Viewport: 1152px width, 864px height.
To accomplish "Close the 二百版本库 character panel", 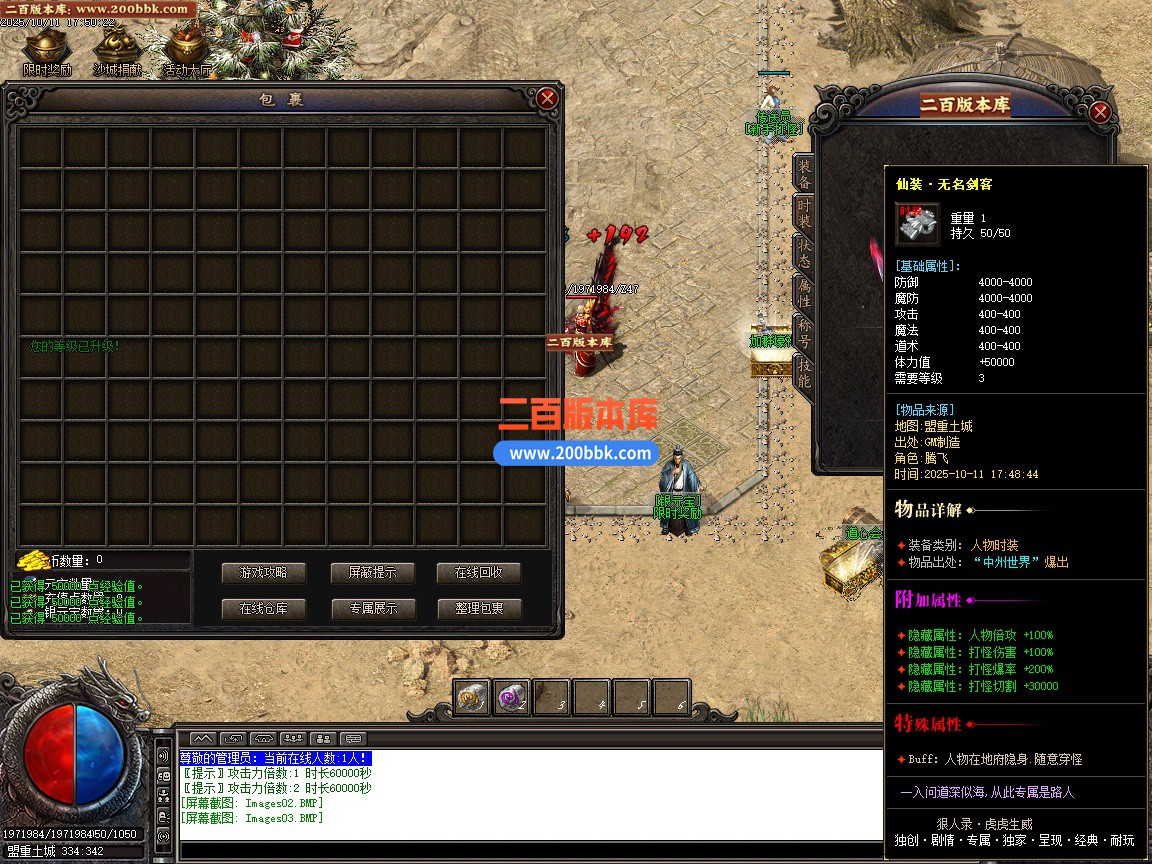I will [x=1100, y=112].
